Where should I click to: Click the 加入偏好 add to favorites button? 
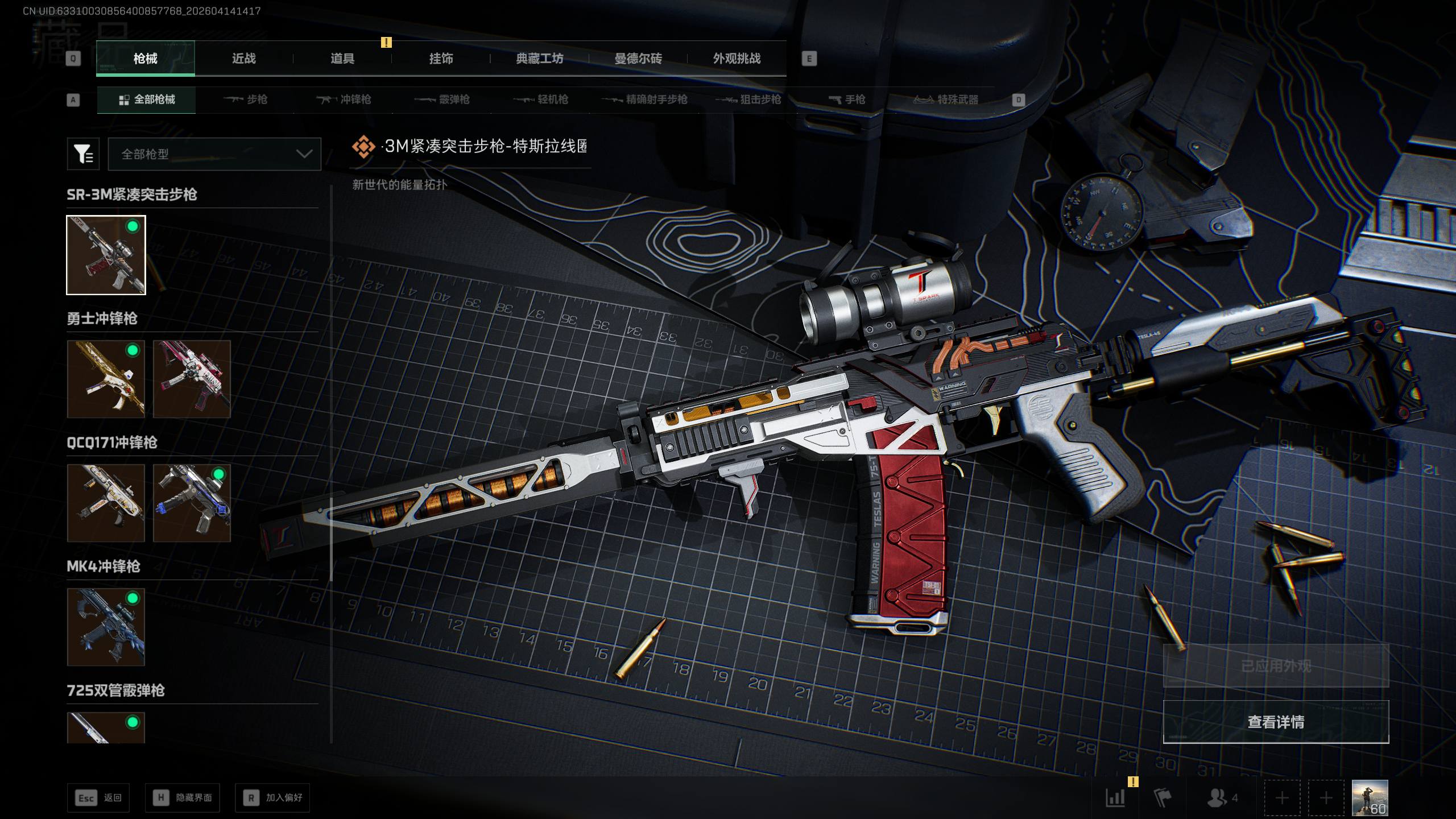[x=273, y=798]
